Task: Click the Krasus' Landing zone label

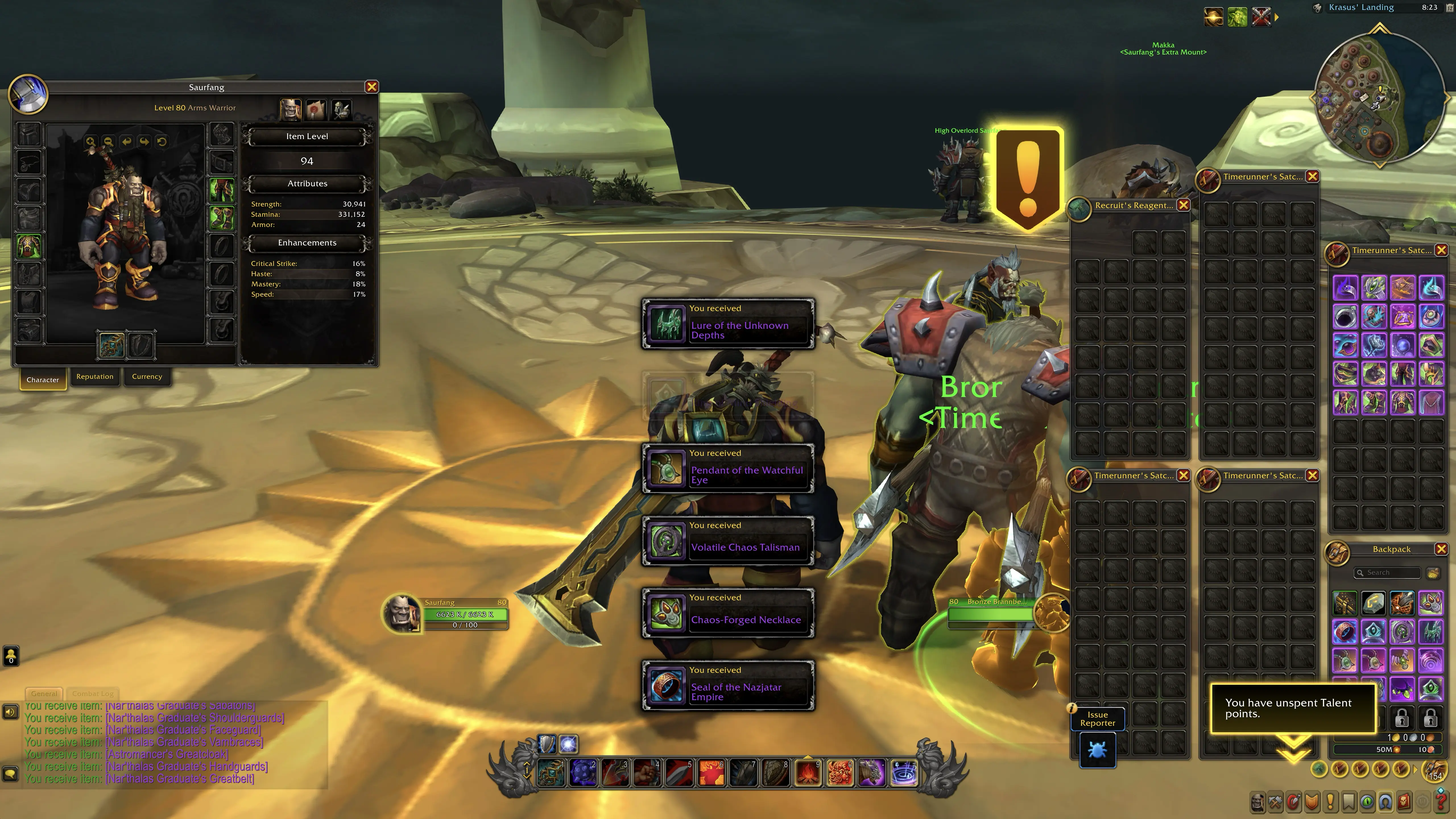Action: tap(1361, 7)
